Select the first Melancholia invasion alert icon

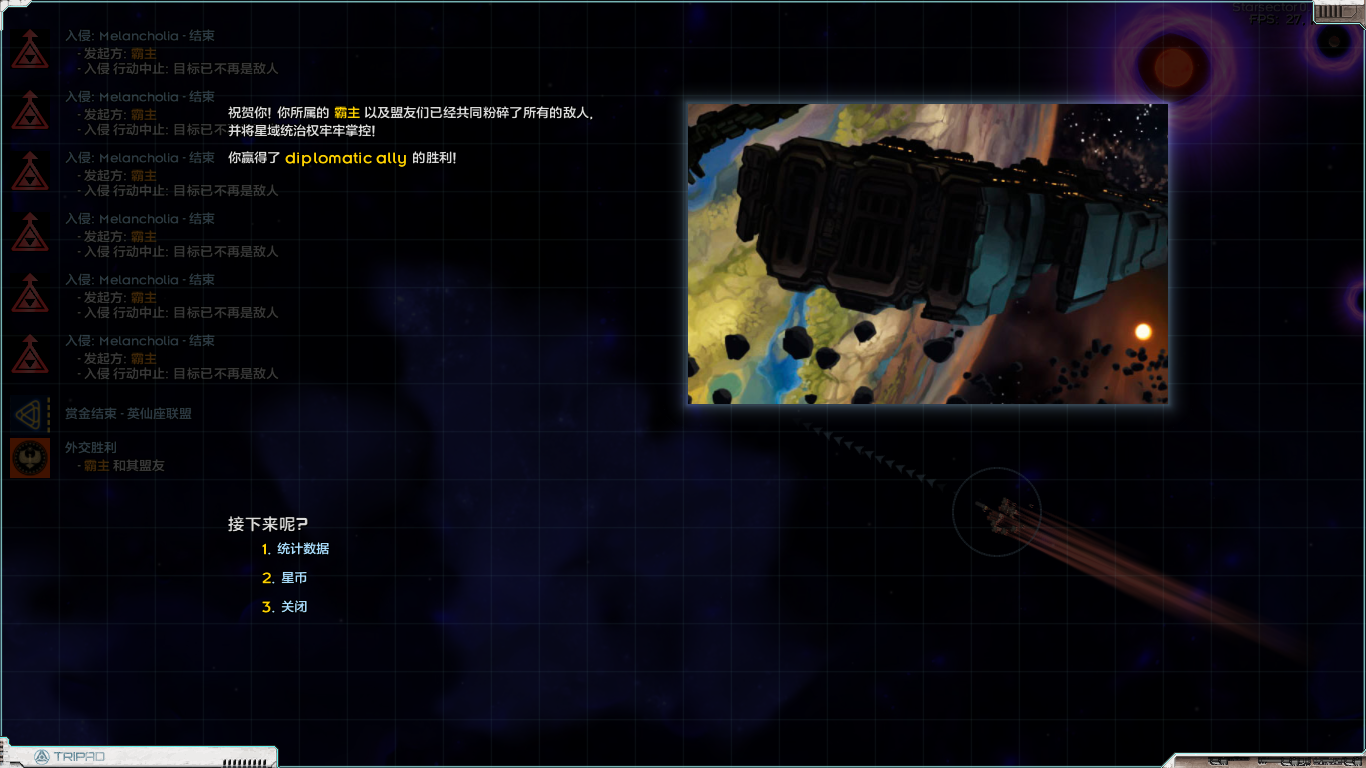pos(30,48)
